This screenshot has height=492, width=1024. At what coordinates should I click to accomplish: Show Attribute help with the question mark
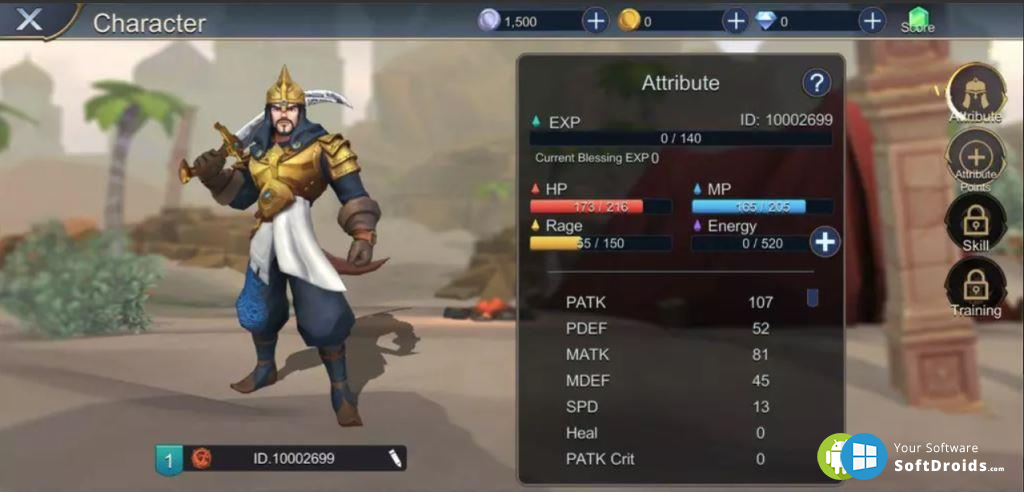click(x=817, y=84)
